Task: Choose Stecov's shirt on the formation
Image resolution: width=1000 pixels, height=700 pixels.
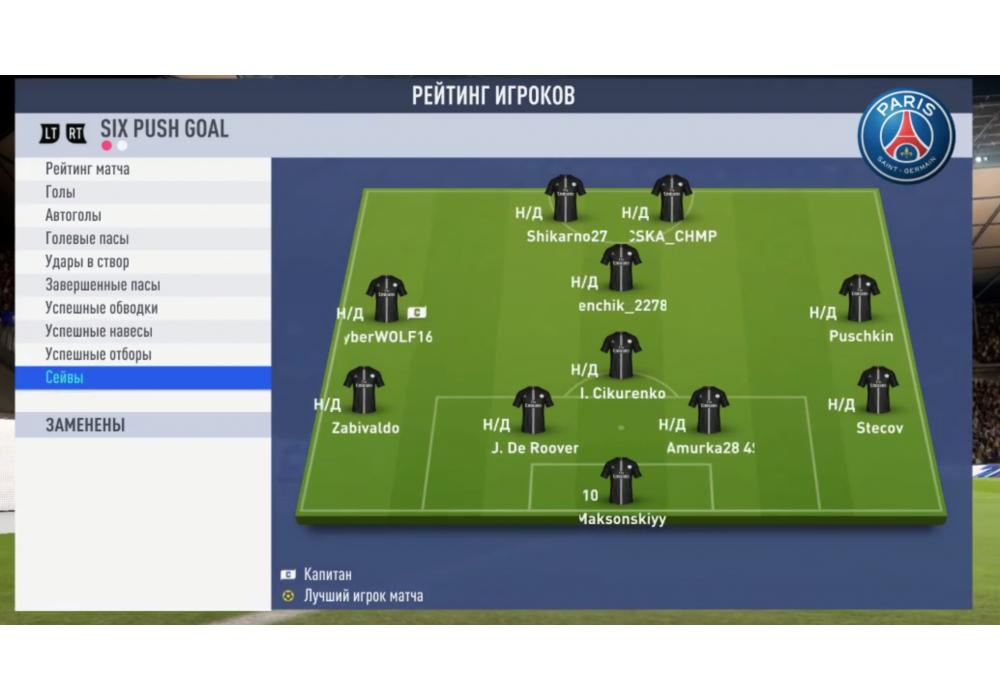Action: (x=877, y=390)
